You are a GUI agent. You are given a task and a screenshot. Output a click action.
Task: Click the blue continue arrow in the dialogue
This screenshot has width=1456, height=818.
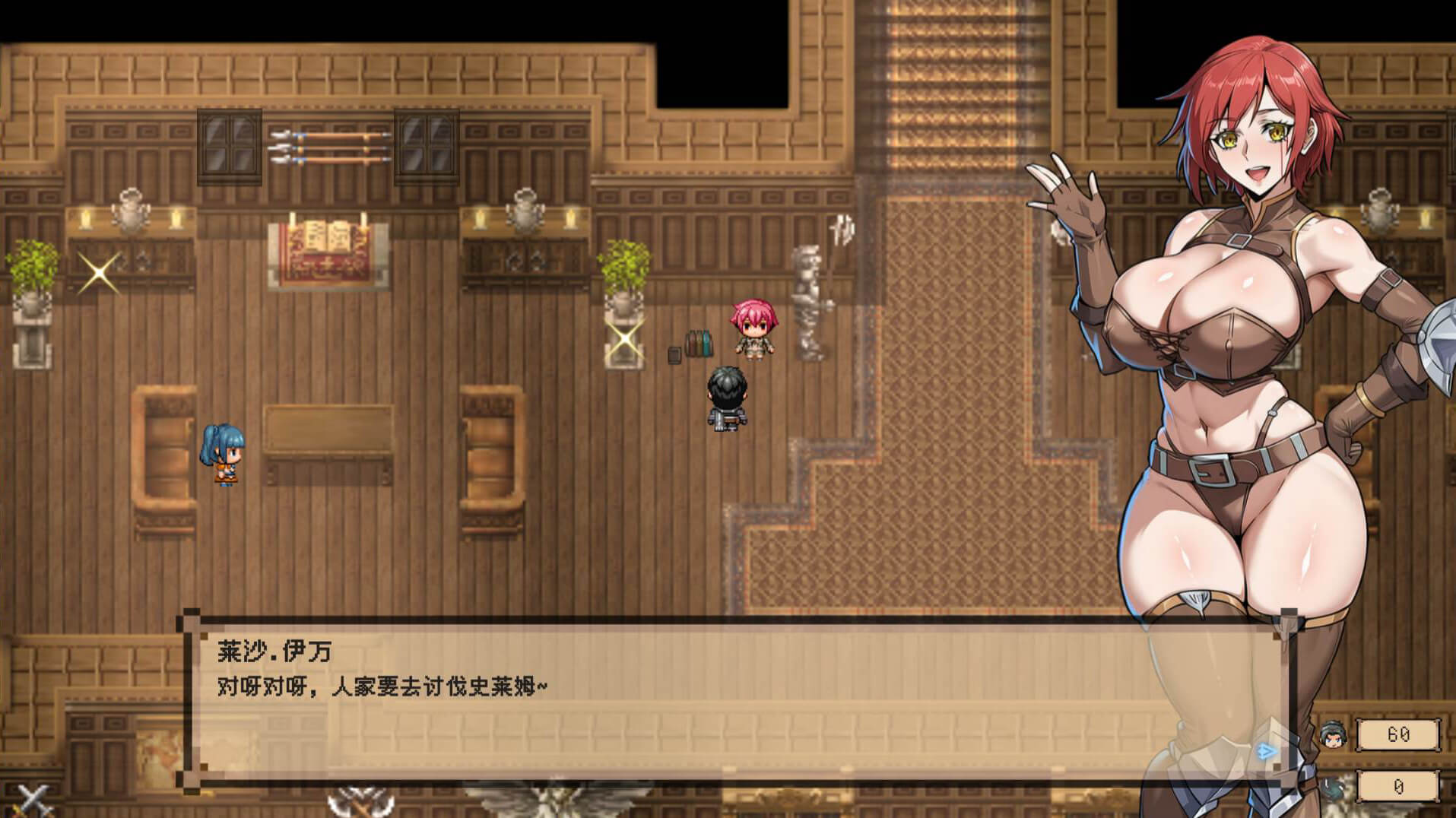pos(1266,752)
